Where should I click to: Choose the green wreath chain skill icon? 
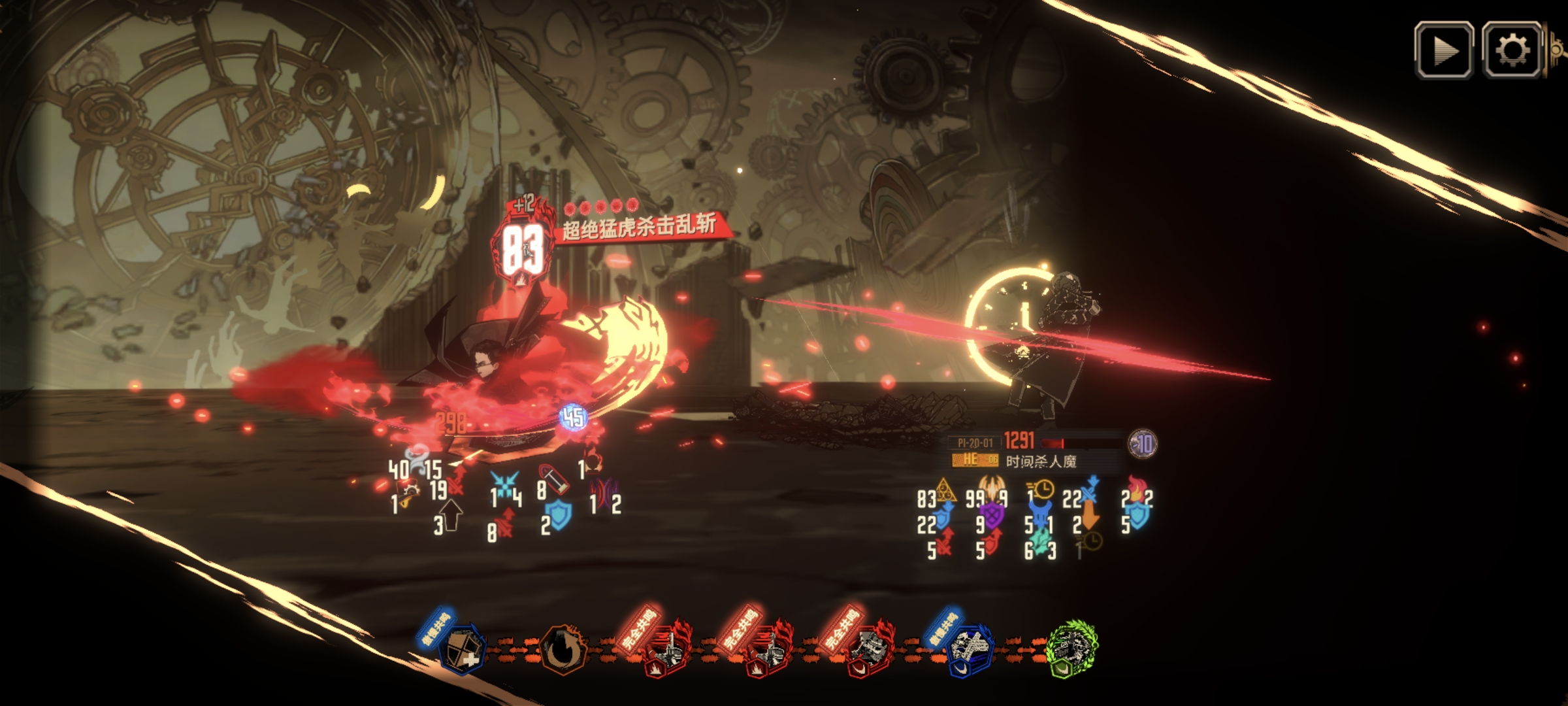1071,648
